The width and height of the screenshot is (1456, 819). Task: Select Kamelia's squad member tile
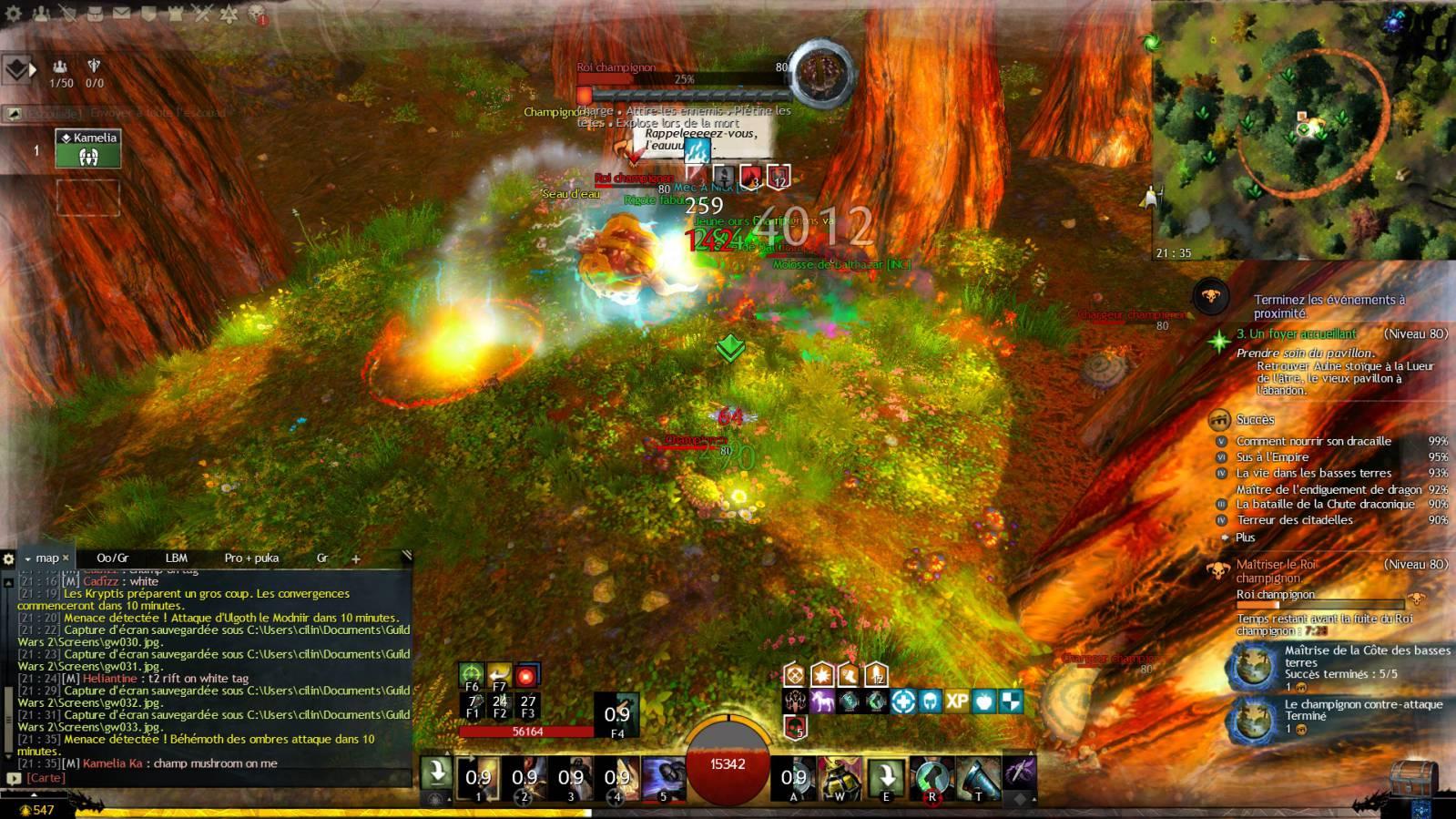click(x=88, y=148)
